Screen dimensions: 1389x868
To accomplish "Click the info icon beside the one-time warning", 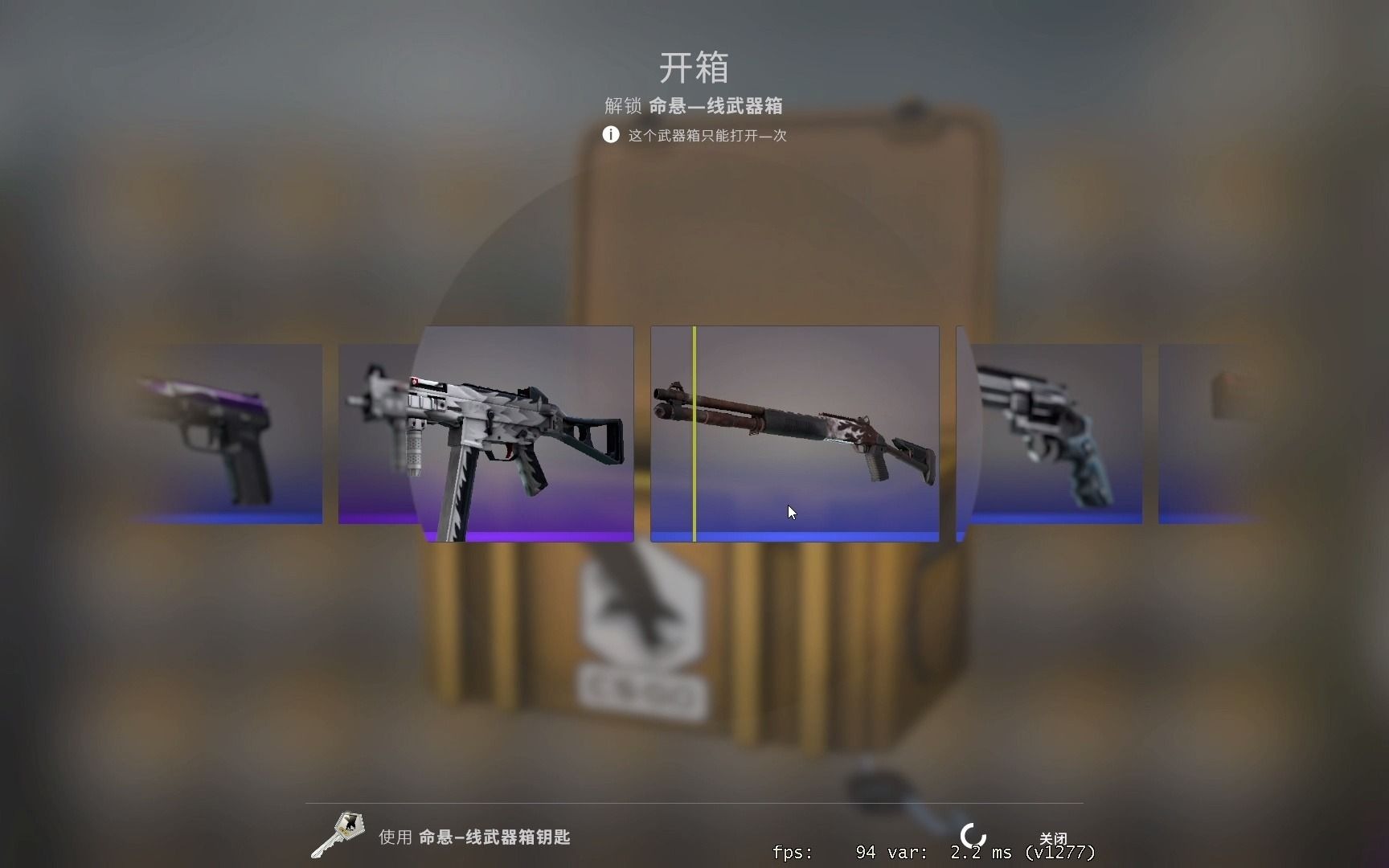I will tap(609, 134).
